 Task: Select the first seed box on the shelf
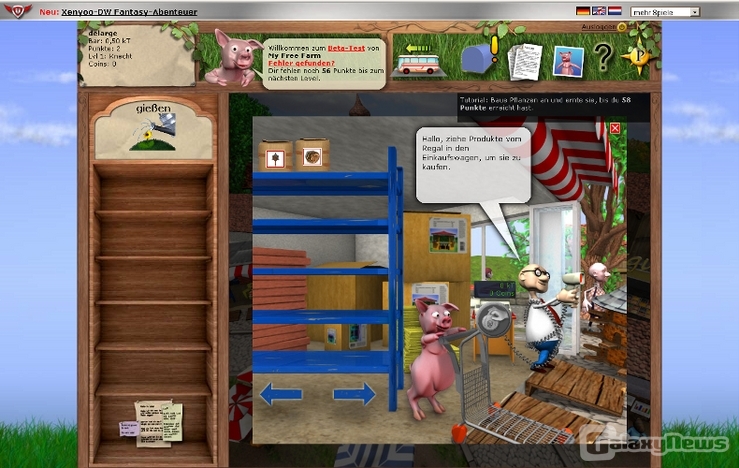[x=276, y=156]
